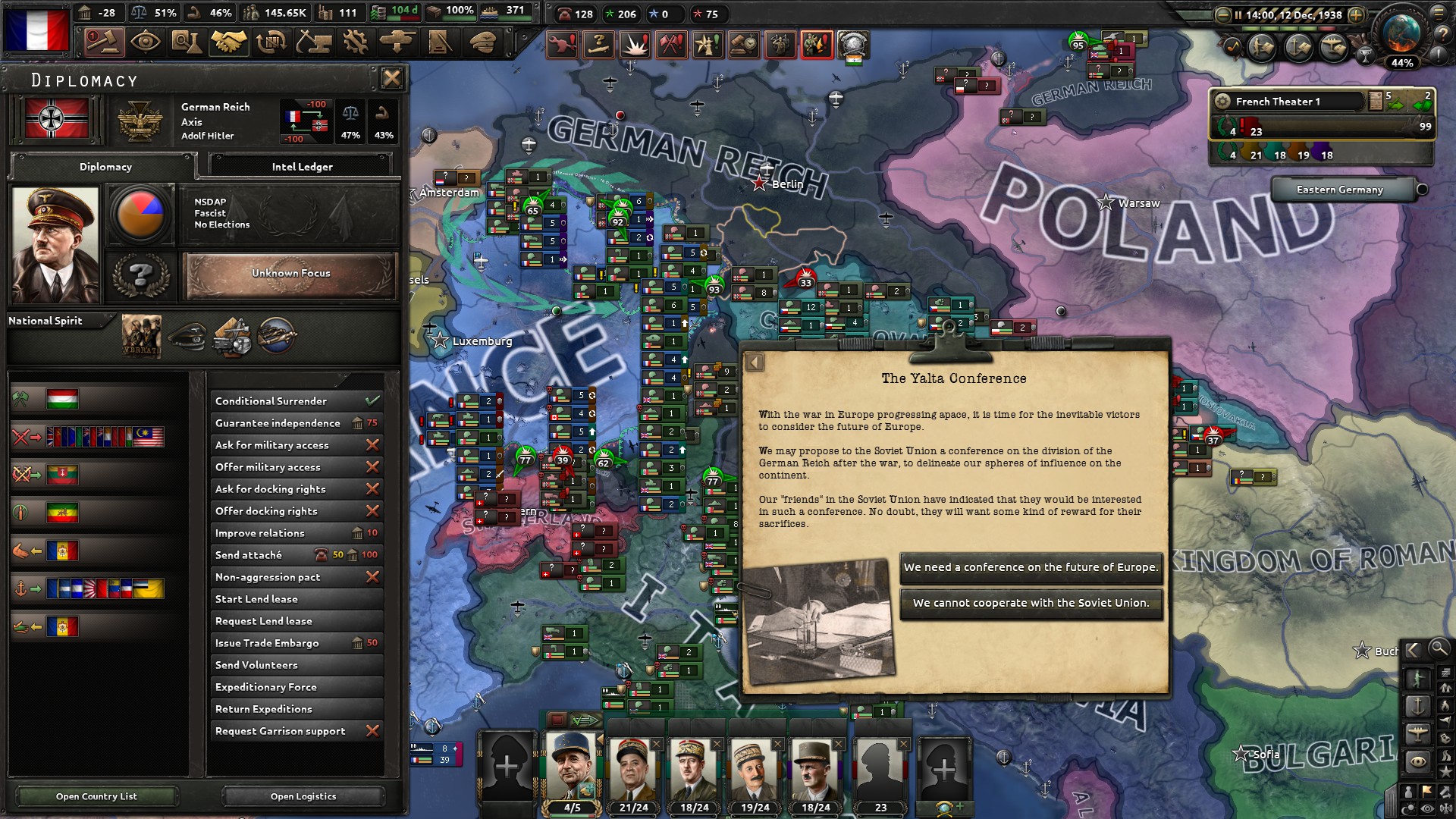This screenshot has width=1456, height=819.
Task: Open the Research screen flask icon
Action: (186, 42)
